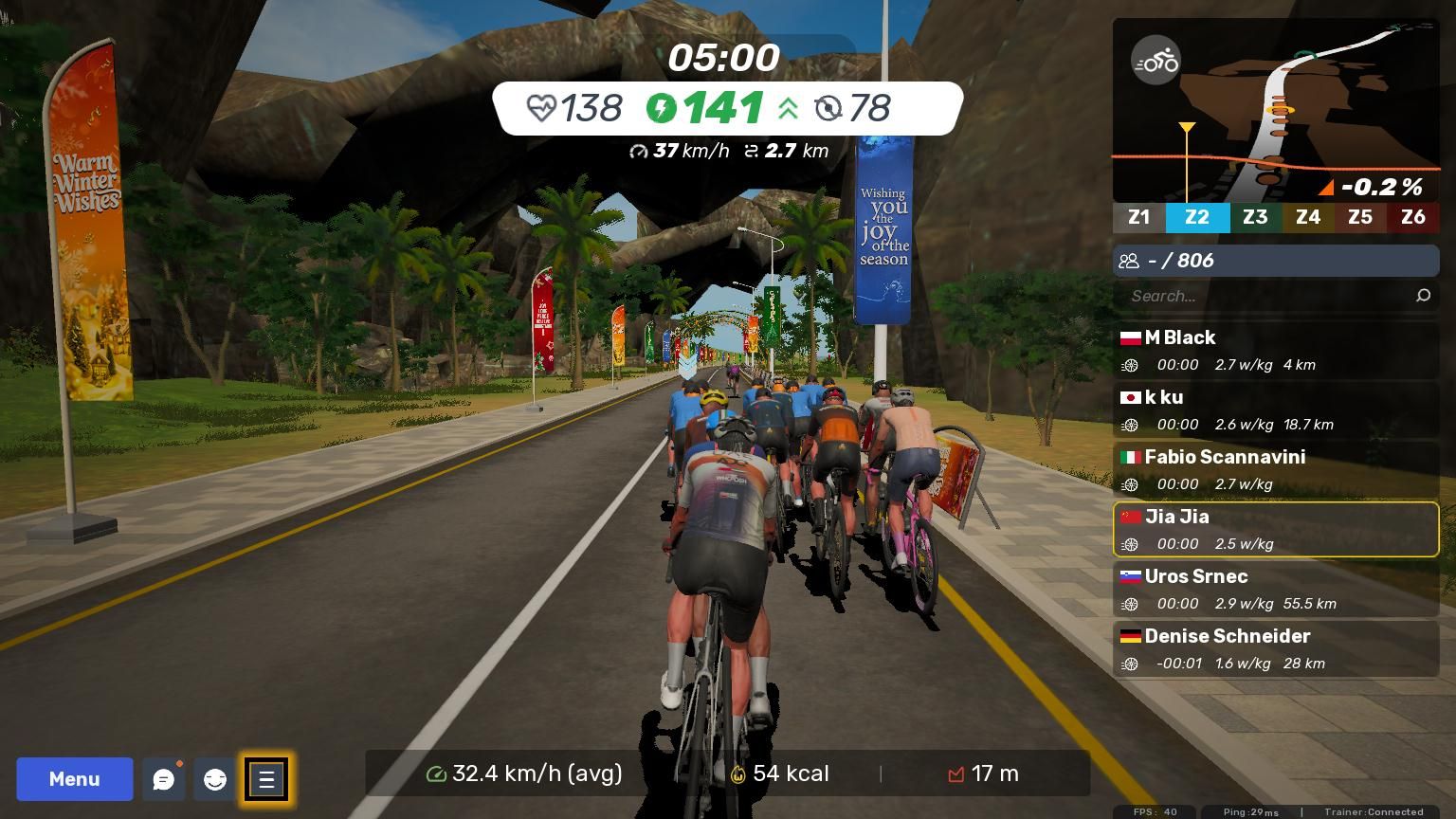The image size is (1456, 819).
Task: Open the smiley emote button
Action: tap(215, 779)
